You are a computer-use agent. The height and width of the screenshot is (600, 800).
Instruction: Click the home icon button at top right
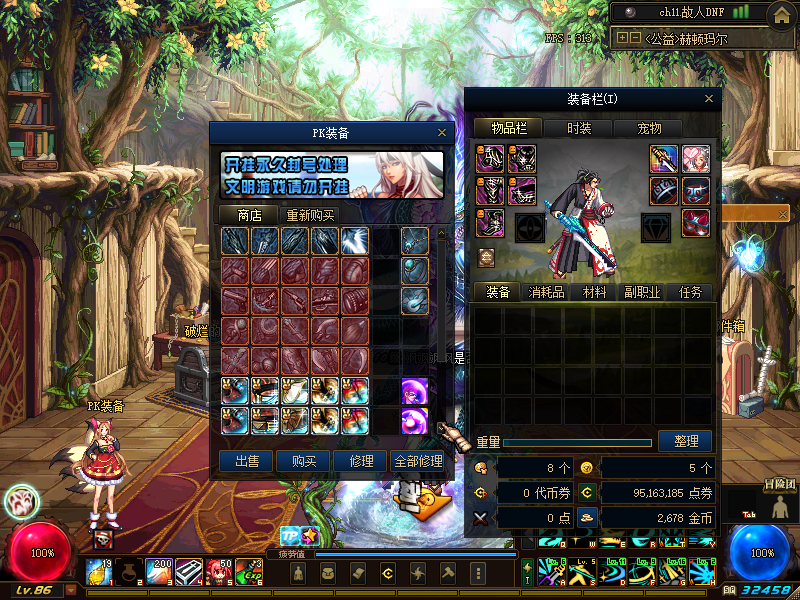(782, 13)
